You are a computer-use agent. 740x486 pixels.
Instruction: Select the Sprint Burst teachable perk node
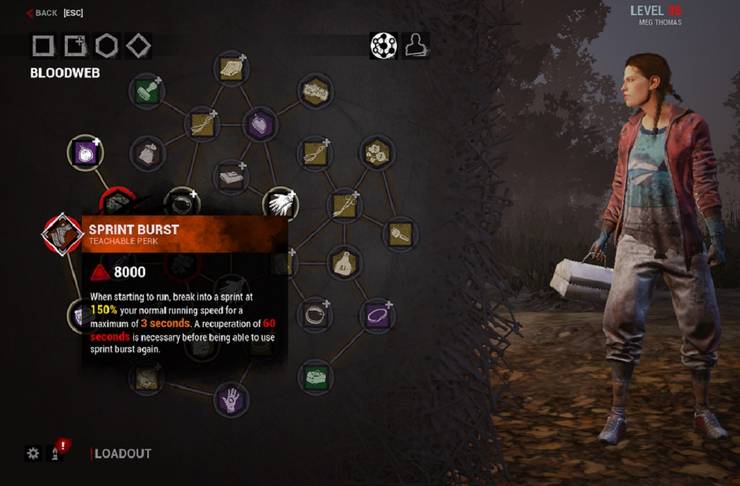(x=62, y=232)
